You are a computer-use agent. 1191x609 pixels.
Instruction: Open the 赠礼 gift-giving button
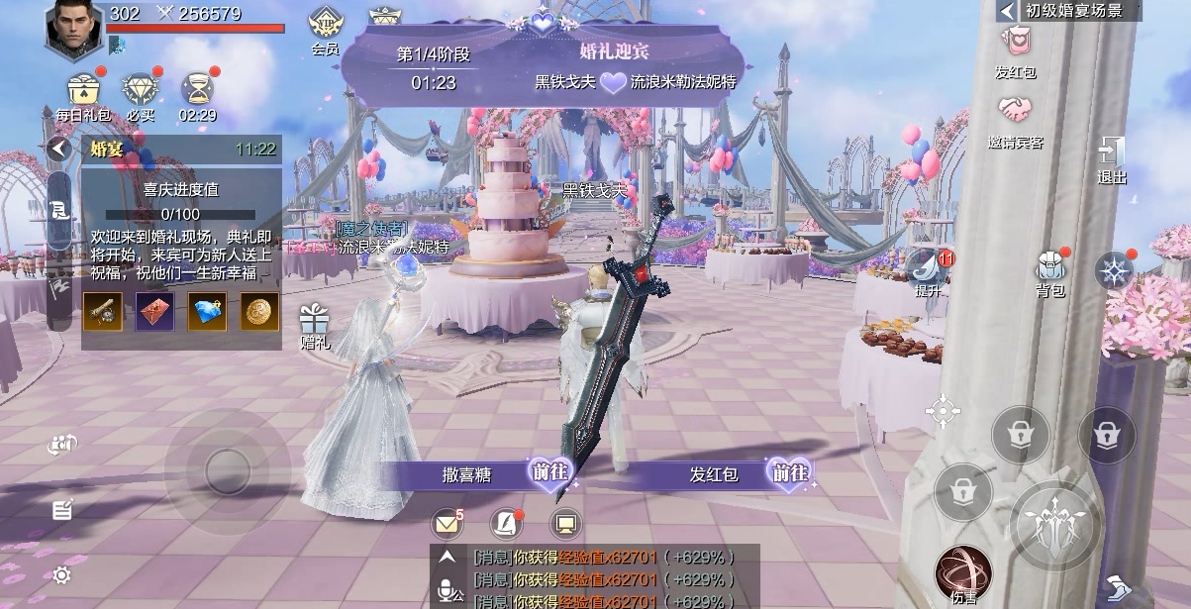click(314, 322)
